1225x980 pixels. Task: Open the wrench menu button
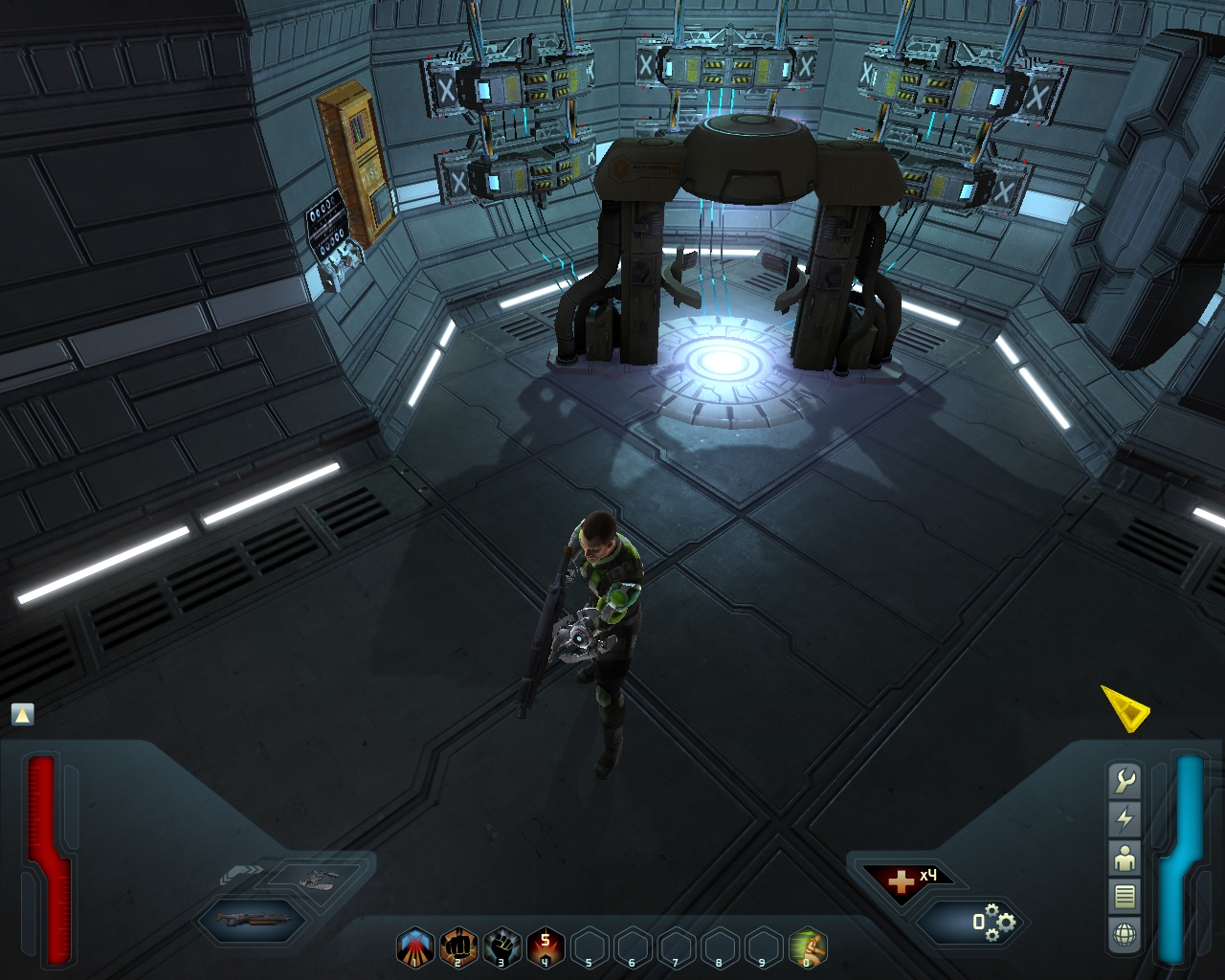pos(1125,781)
